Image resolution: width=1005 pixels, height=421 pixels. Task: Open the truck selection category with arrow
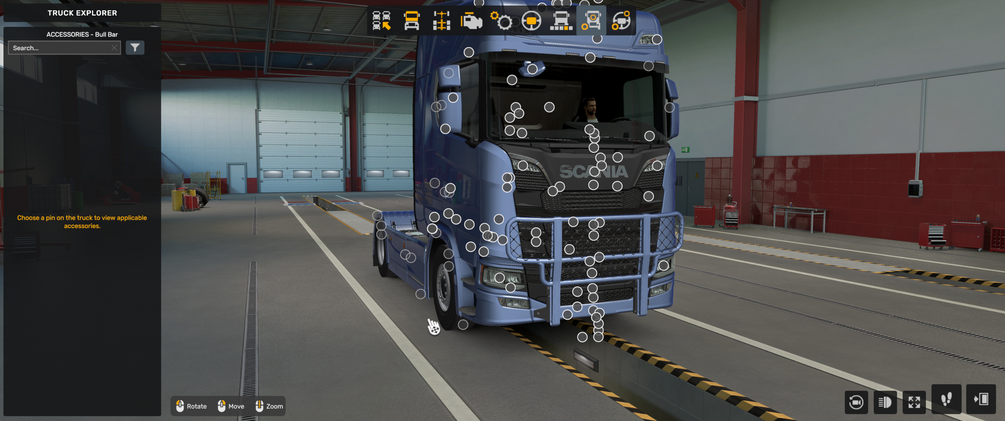click(381, 21)
